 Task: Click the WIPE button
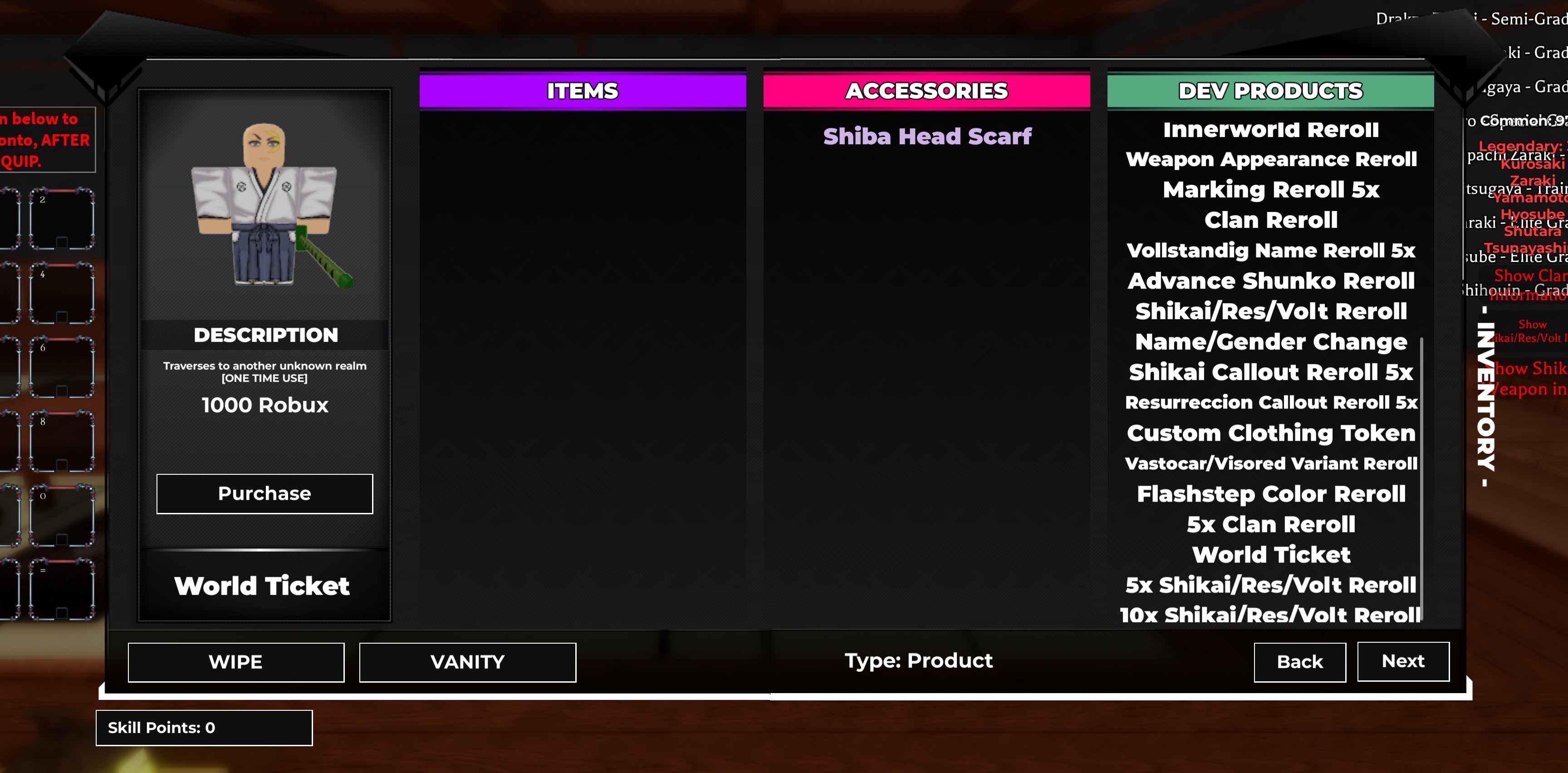(x=235, y=662)
